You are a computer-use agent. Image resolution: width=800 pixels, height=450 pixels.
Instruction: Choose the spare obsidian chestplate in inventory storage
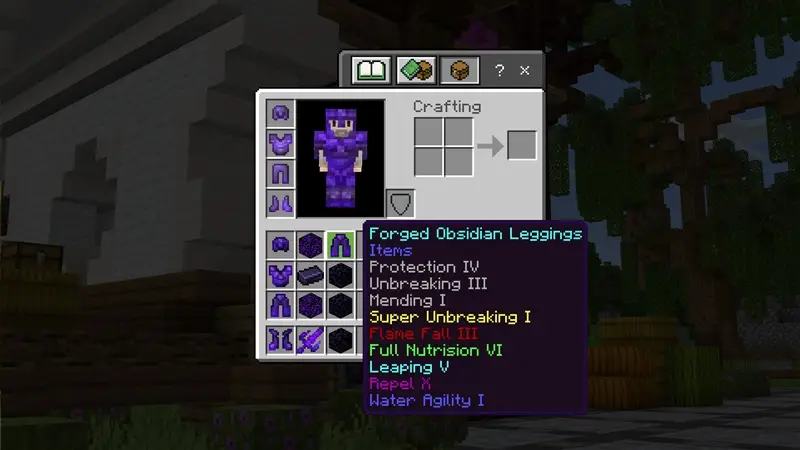click(x=280, y=275)
